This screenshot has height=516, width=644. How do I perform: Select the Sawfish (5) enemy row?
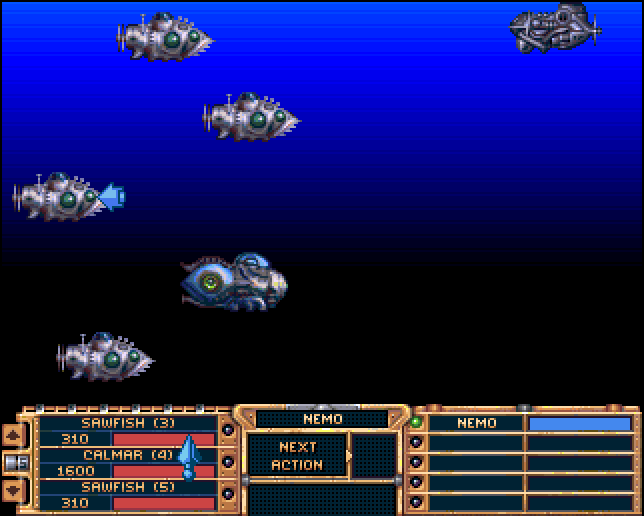[127, 487]
